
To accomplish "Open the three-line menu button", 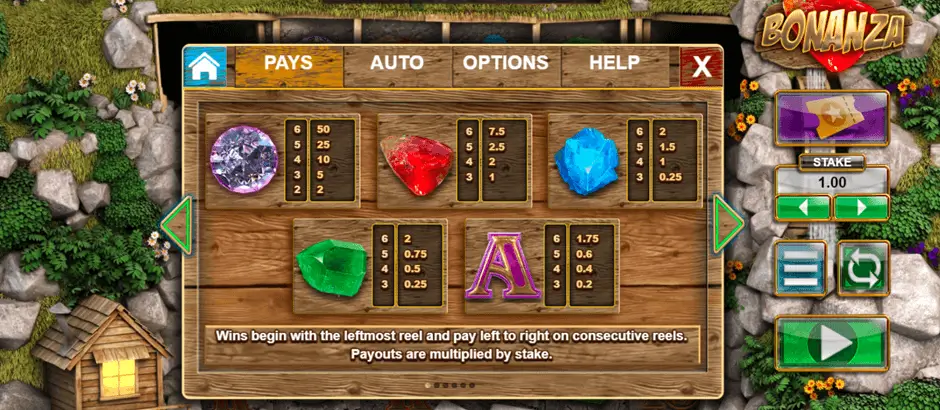I will [801, 268].
